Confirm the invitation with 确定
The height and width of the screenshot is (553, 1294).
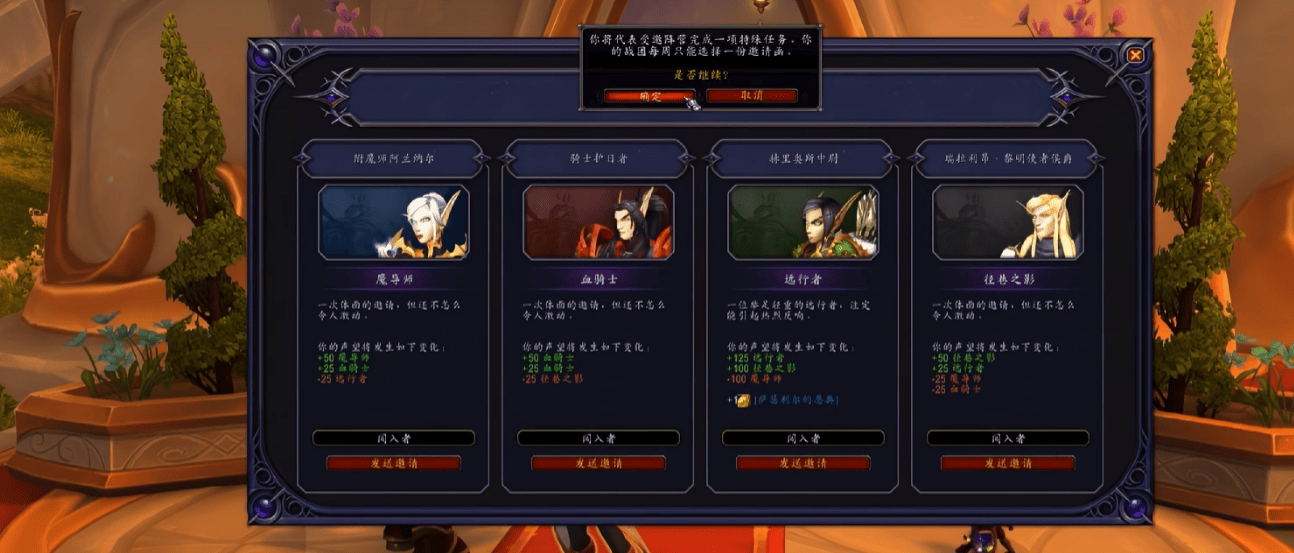point(649,96)
